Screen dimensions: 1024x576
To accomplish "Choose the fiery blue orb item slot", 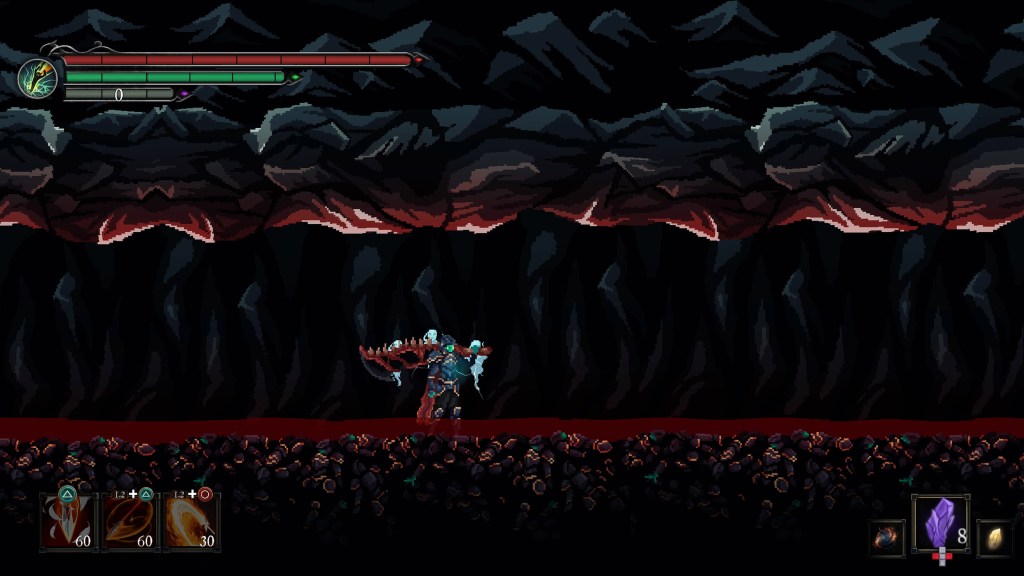I will (886, 537).
